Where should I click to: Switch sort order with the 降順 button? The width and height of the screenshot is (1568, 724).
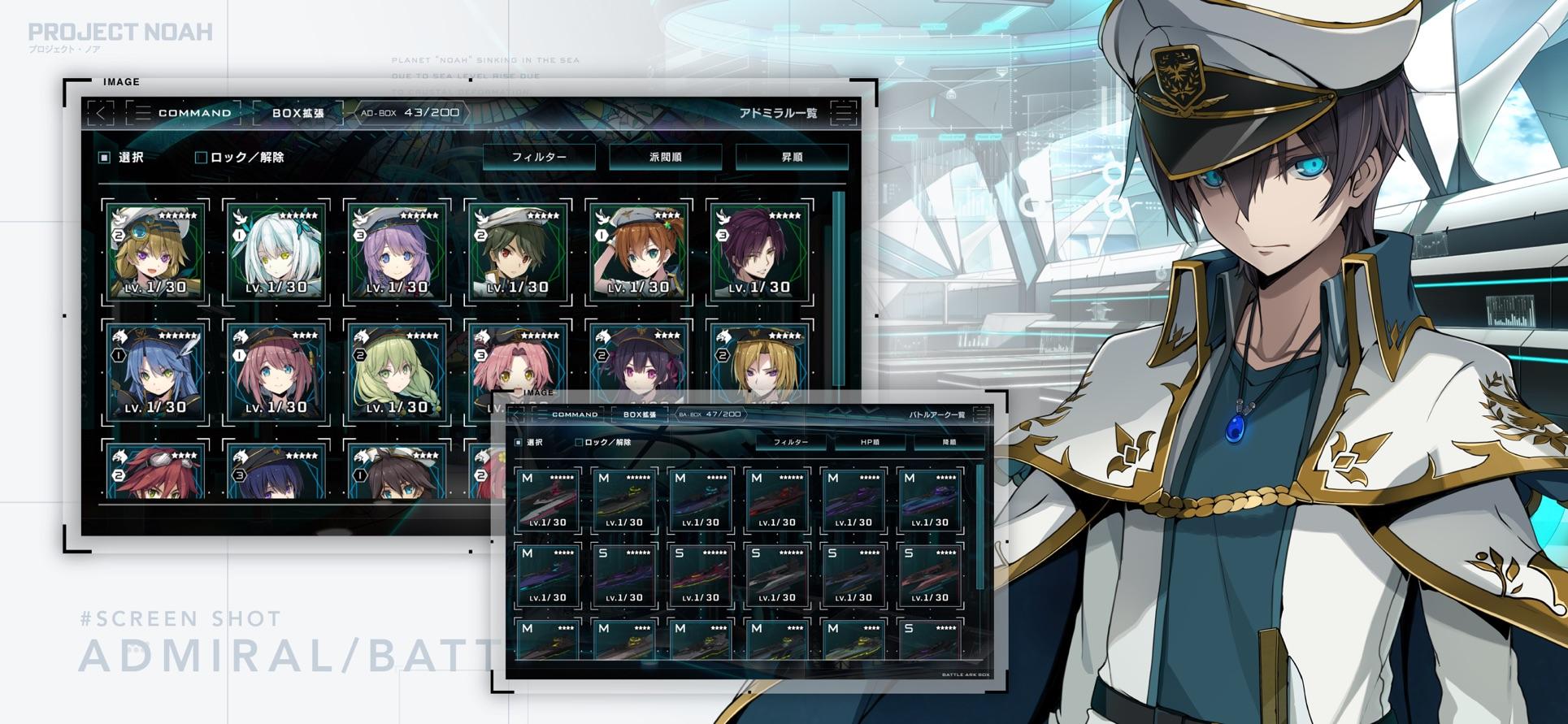(949, 442)
